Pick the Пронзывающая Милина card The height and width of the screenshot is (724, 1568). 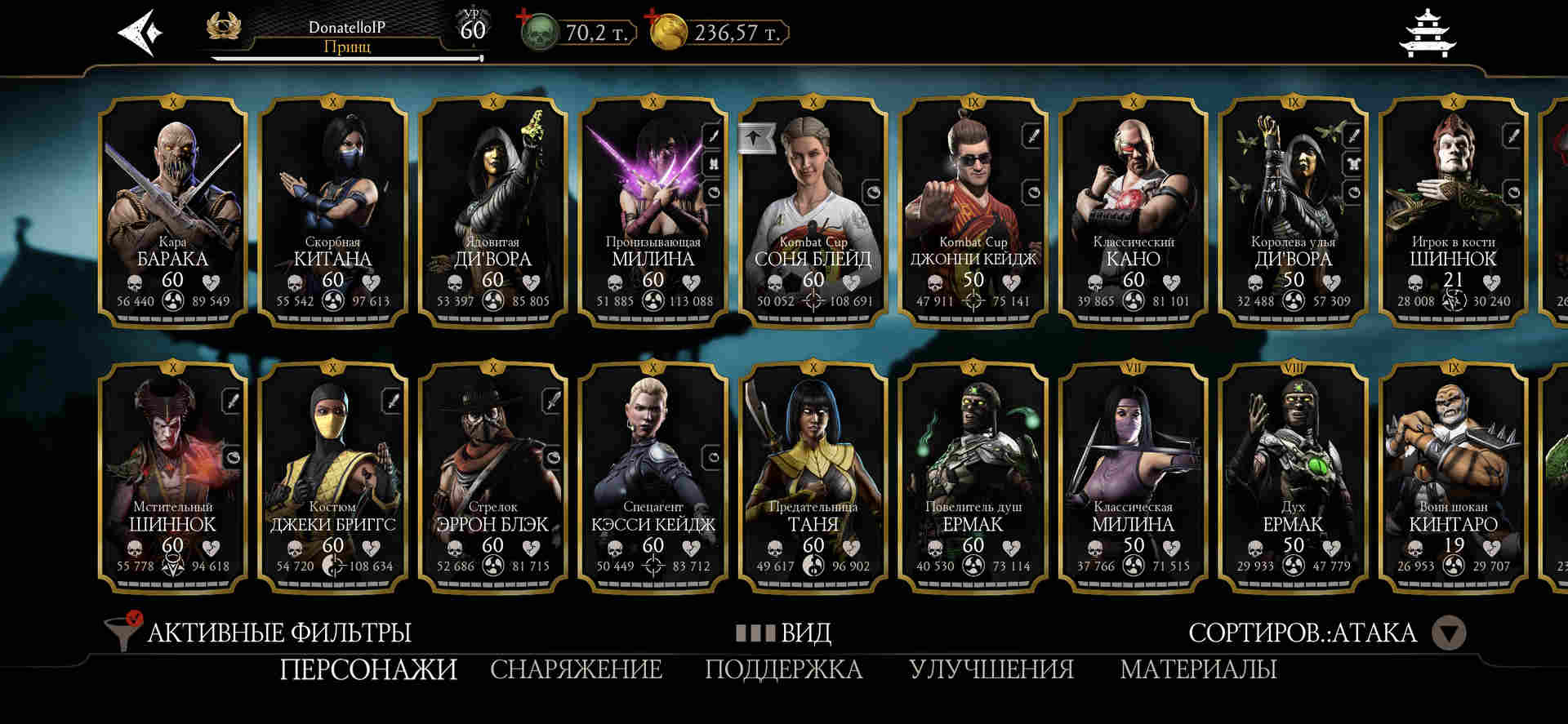click(653, 211)
